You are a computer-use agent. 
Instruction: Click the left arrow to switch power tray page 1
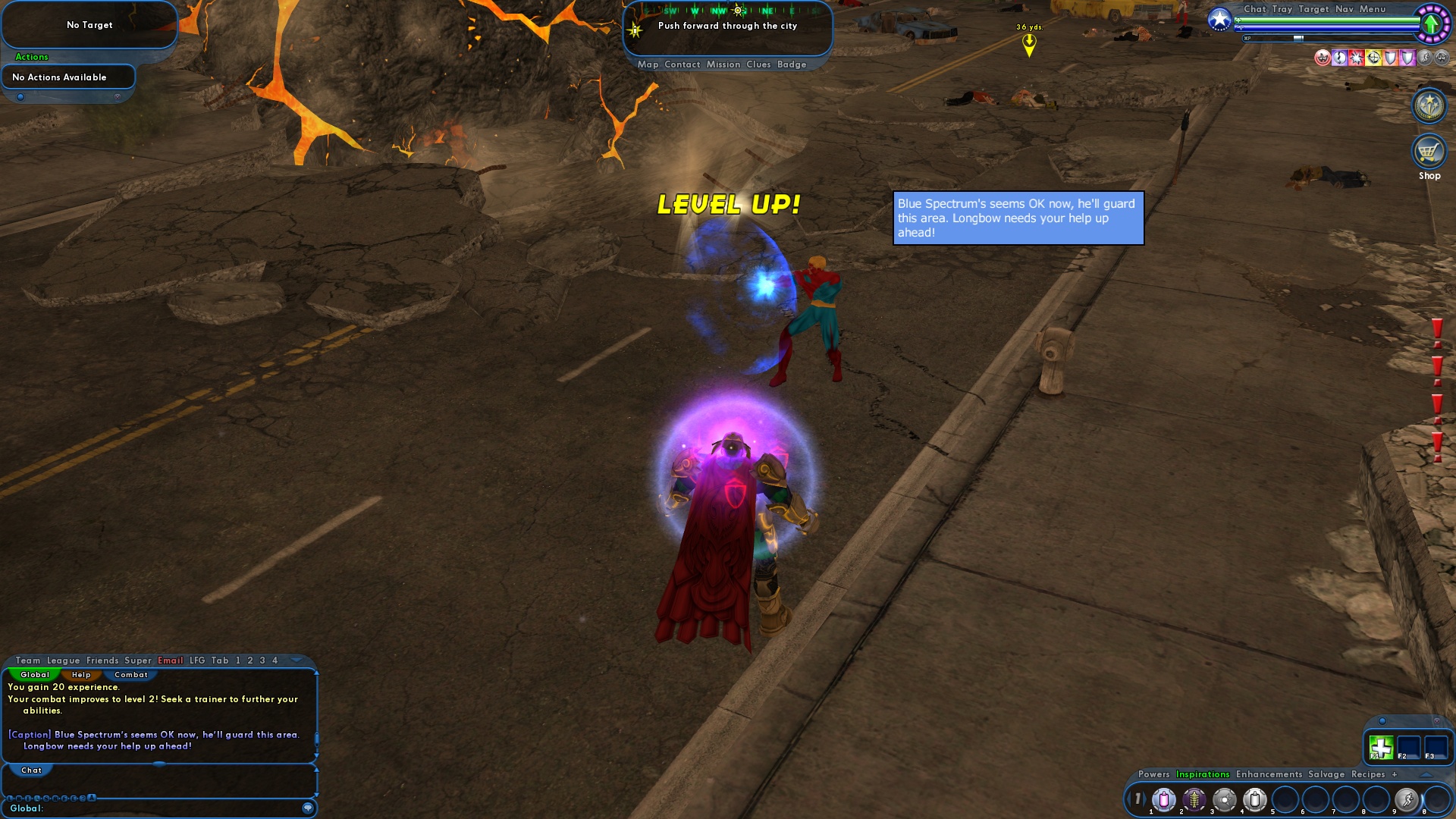pos(1130,797)
